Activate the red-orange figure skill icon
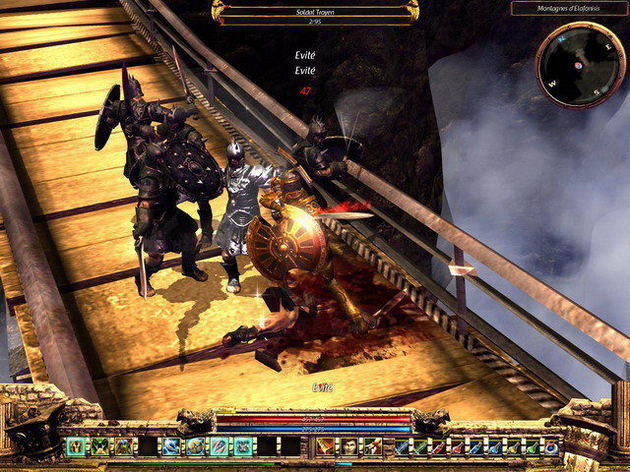This screenshot has width=630, height=472. point(326,446)
